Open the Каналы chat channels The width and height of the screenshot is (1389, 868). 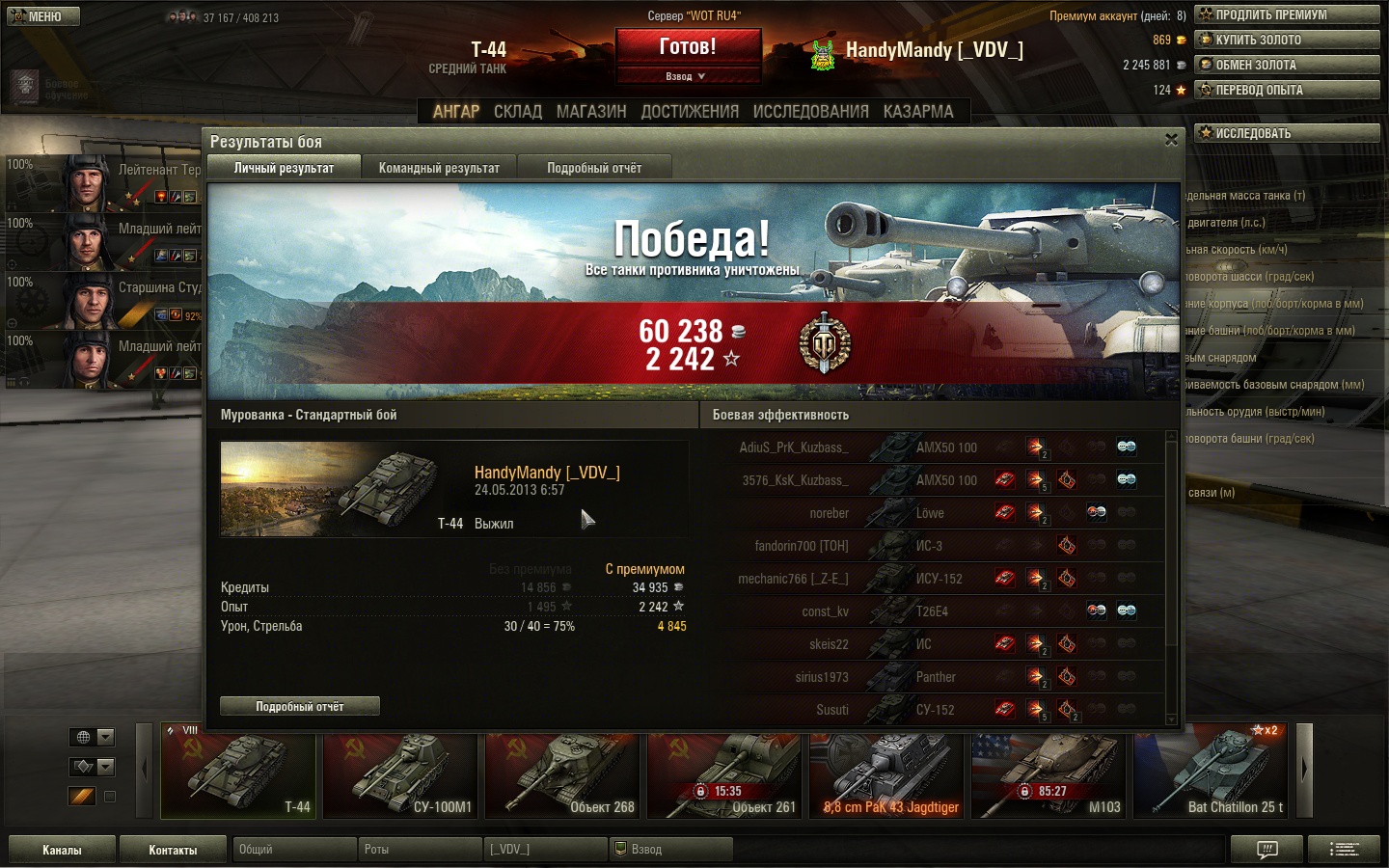click(62, 850)
